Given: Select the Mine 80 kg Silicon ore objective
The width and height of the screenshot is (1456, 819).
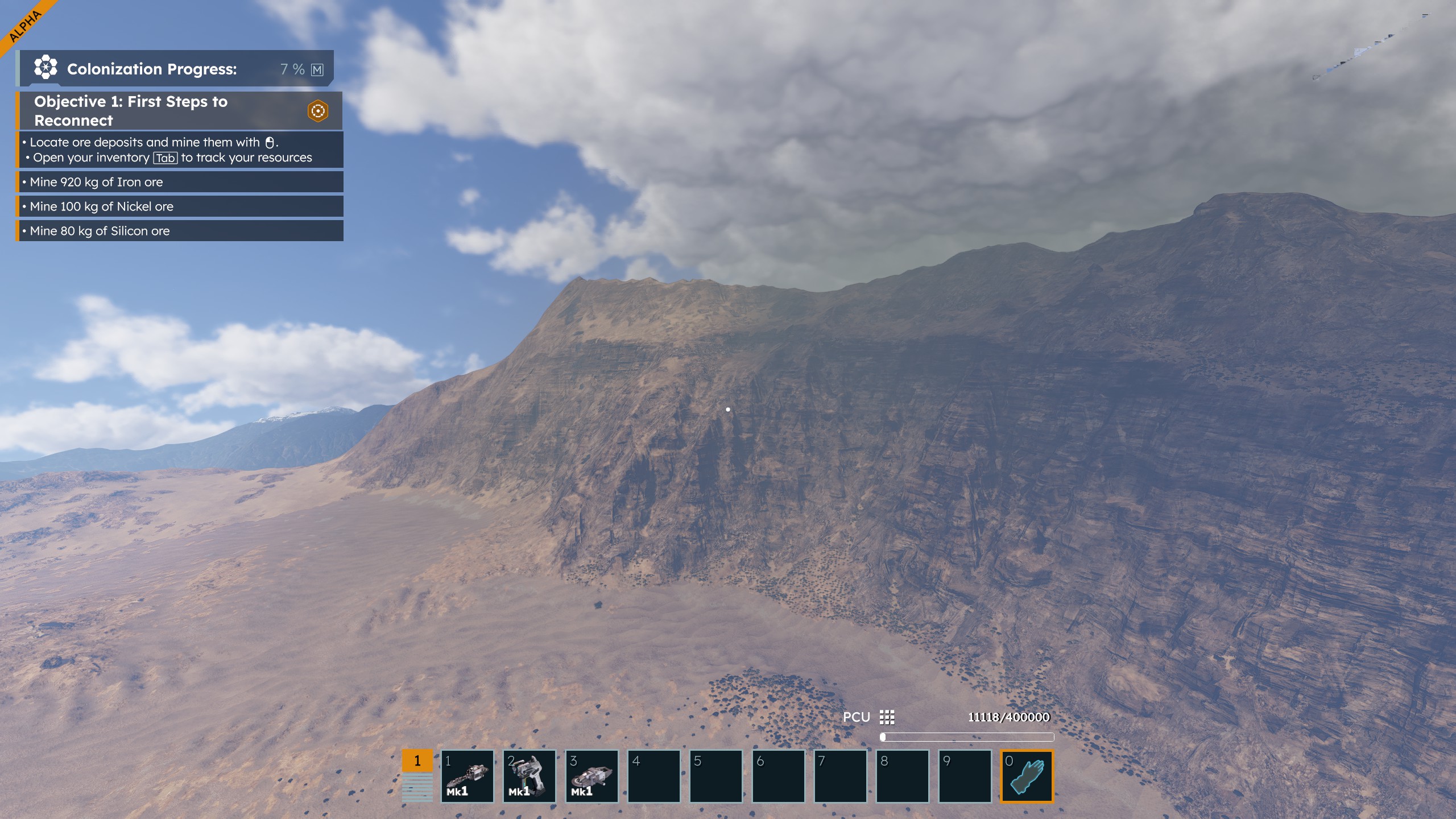Looking at the screenshot, I should coord(180,231).
